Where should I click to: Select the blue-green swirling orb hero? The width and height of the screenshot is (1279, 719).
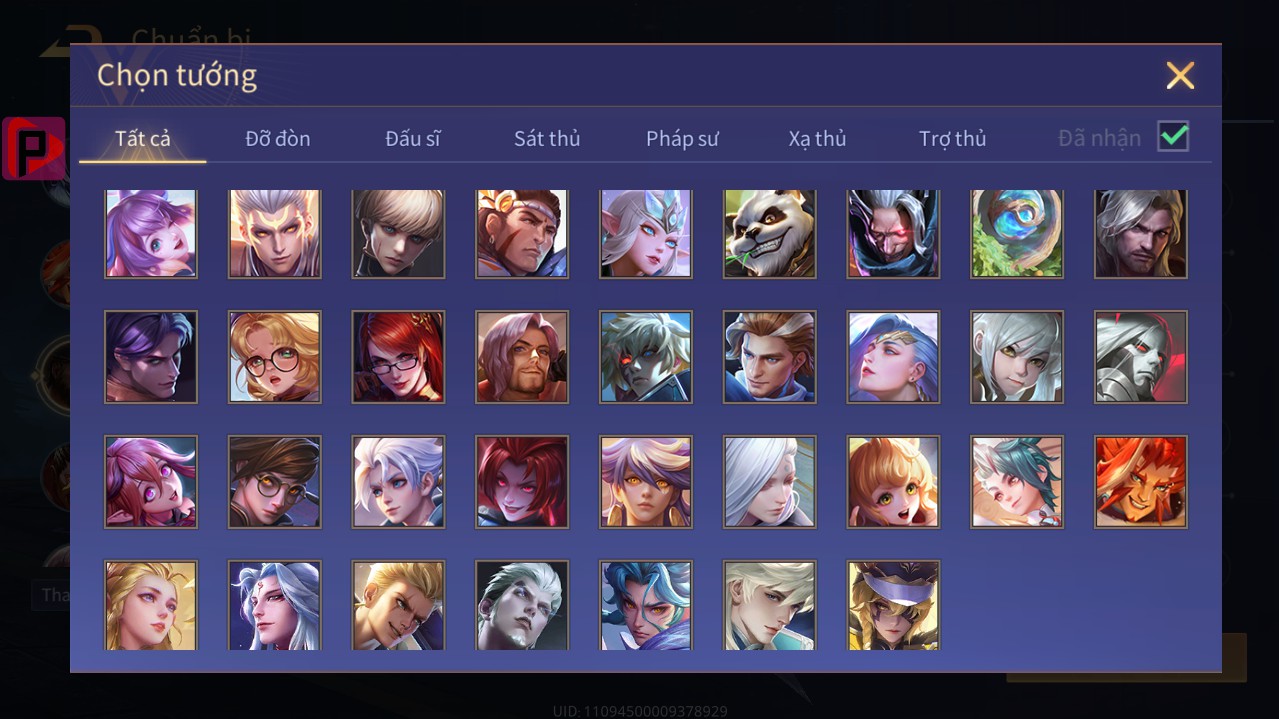1017,233
